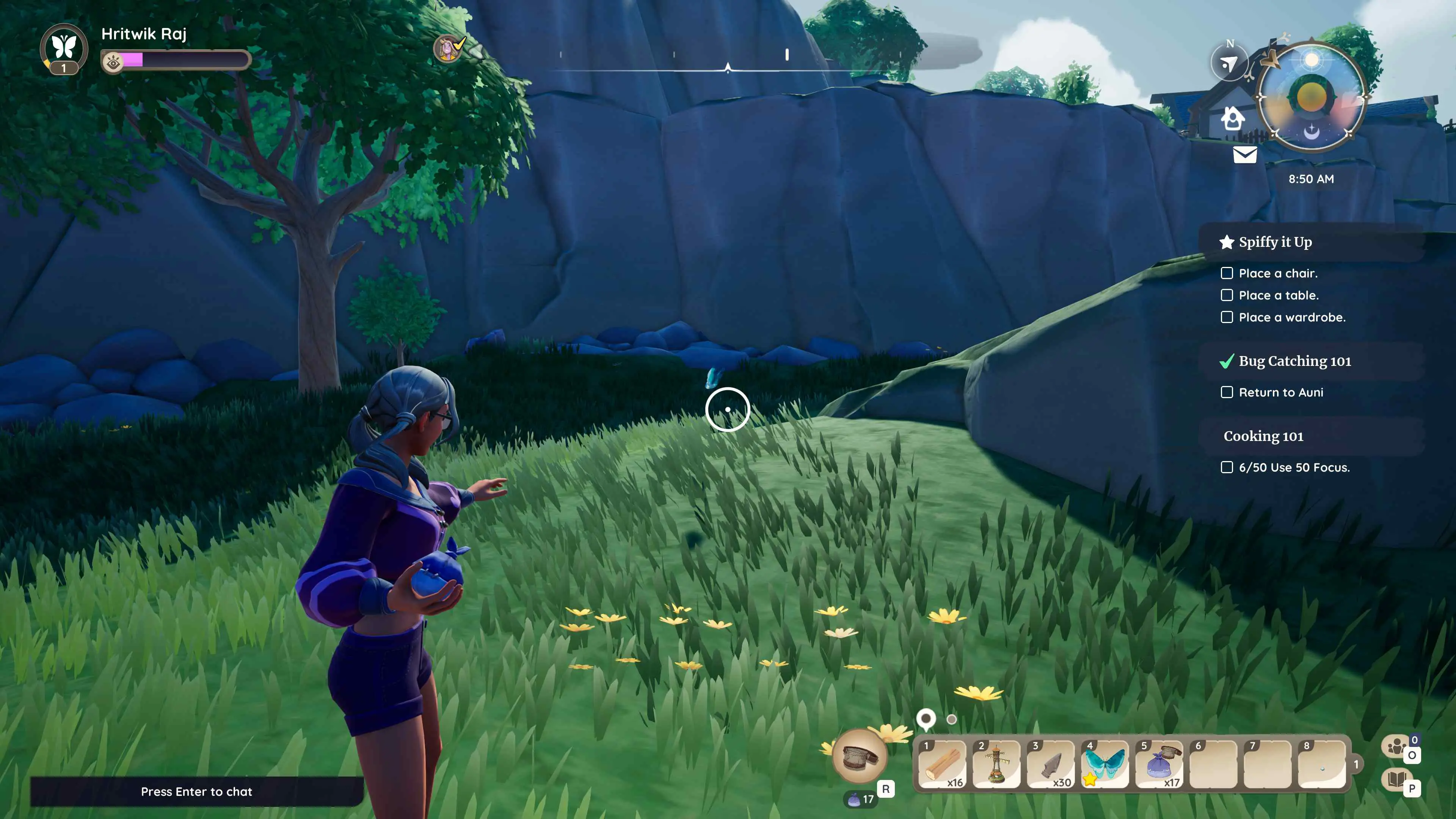Open the social panel via the people icon
Screen dimensions: 1456x819
point(1396,747)
